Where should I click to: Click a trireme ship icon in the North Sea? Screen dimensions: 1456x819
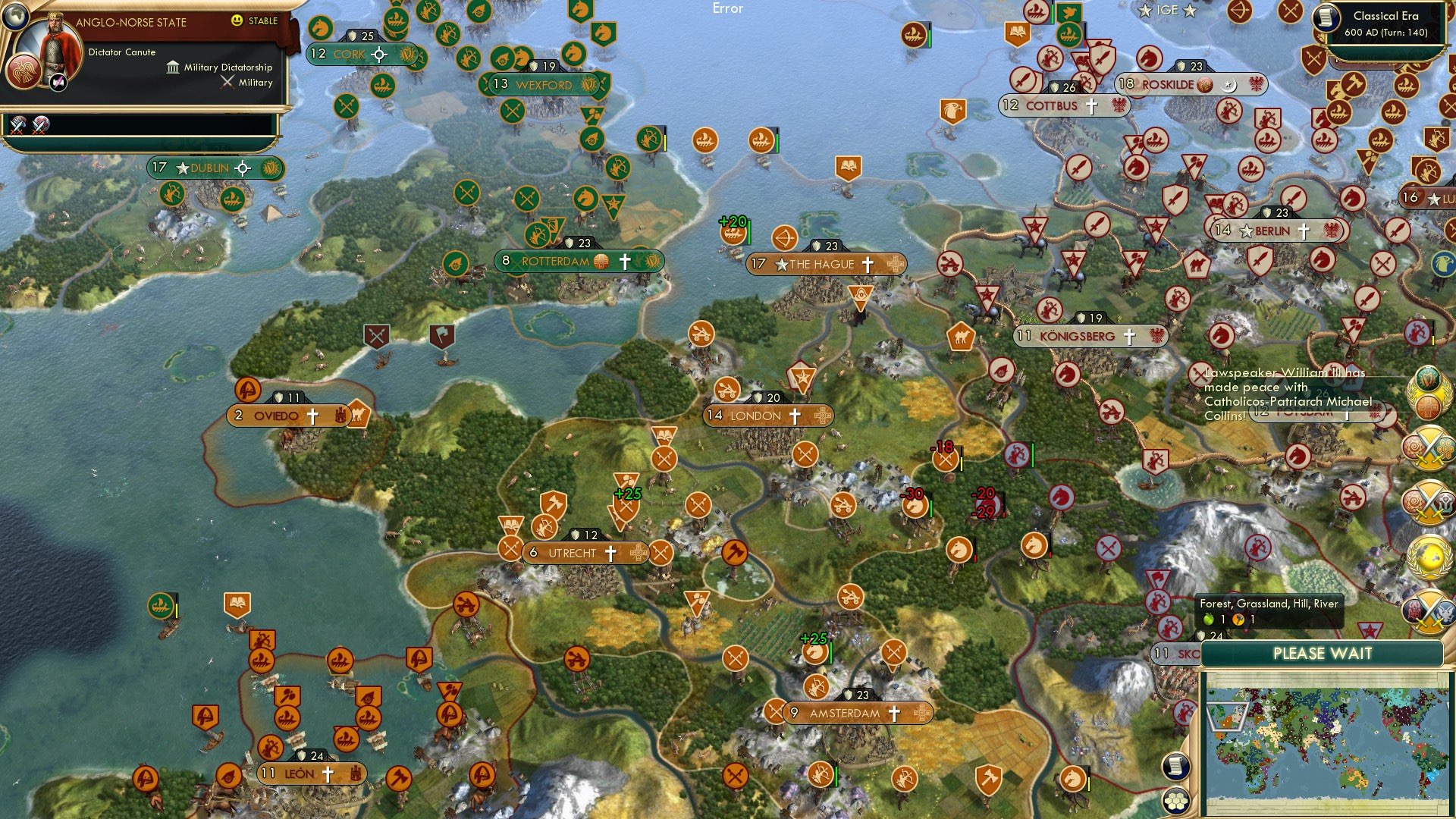tap(705, 141)
